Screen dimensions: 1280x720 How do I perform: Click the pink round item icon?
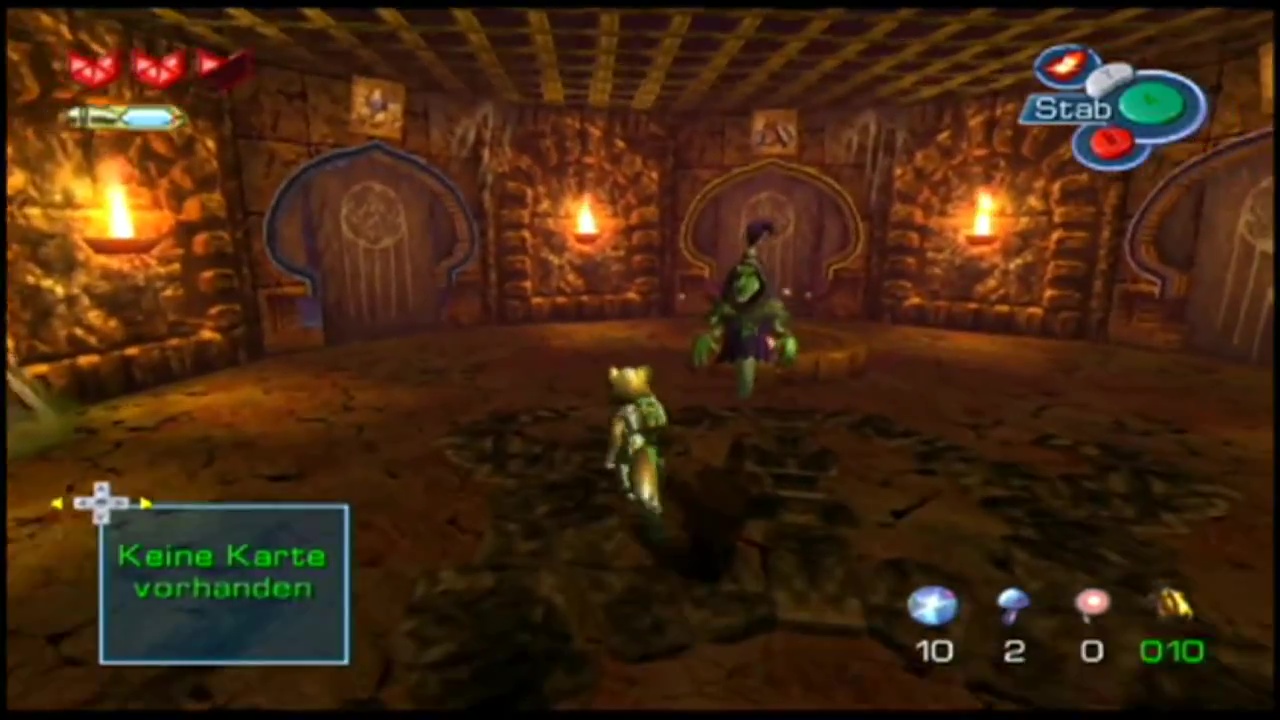coord(1092,603)
